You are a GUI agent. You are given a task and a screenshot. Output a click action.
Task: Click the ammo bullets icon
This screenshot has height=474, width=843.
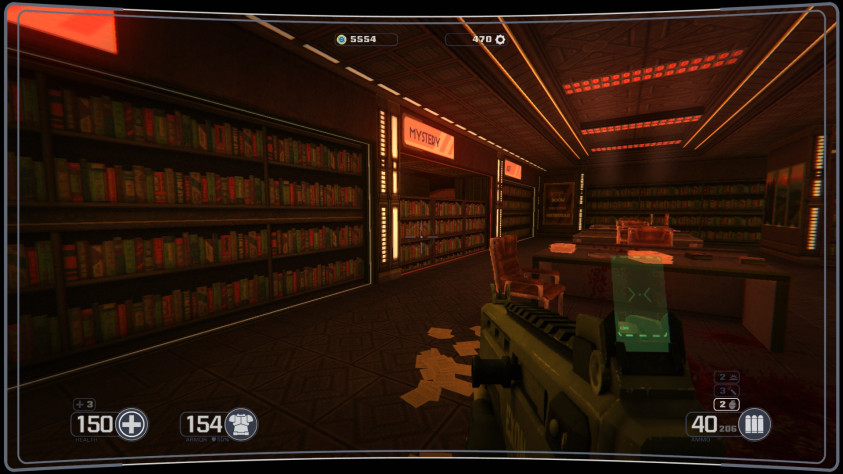click(x=754, y=424)
